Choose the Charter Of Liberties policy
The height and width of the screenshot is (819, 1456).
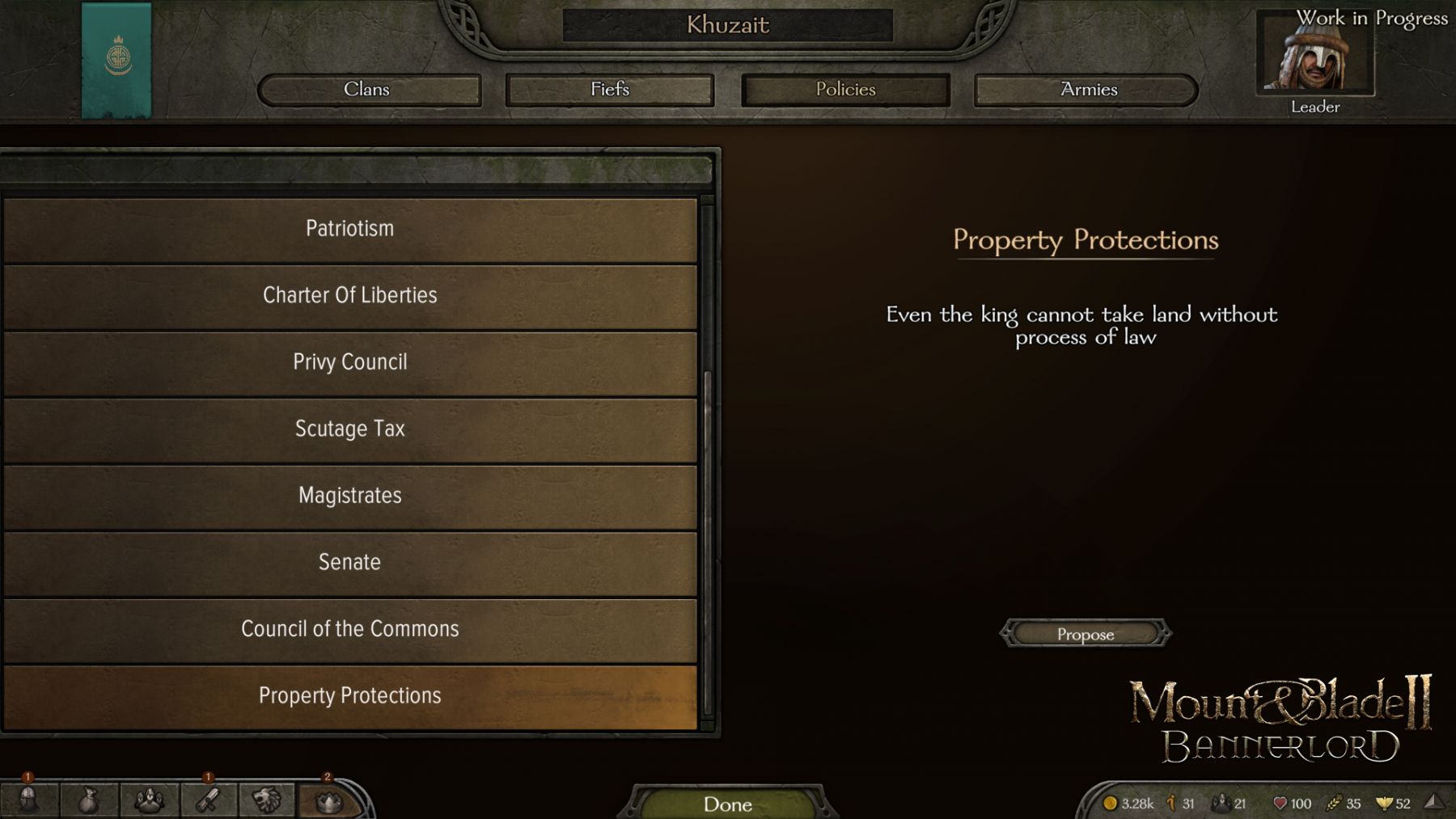pos(349,296)
